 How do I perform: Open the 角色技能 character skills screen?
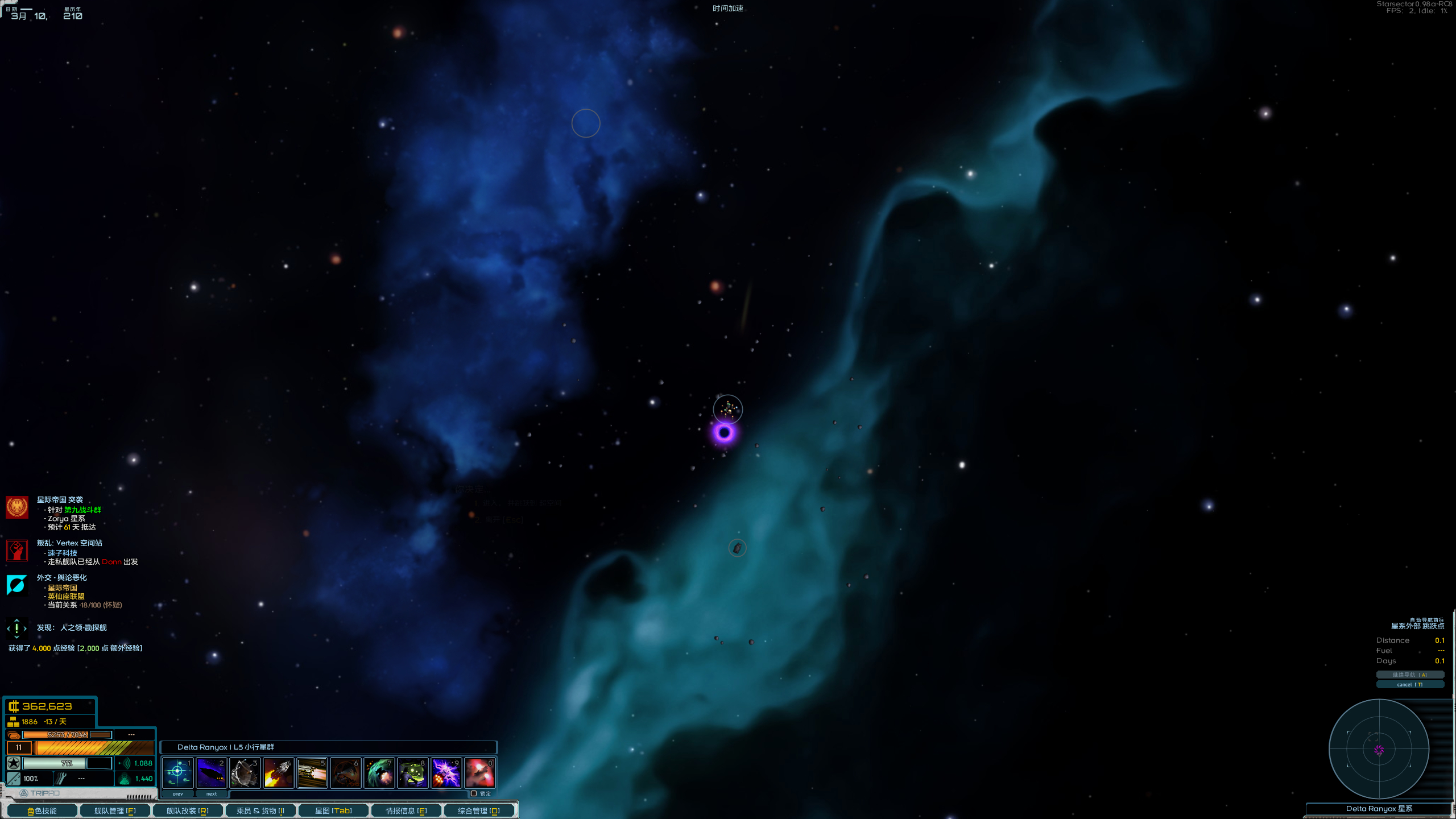click(42, 810)
